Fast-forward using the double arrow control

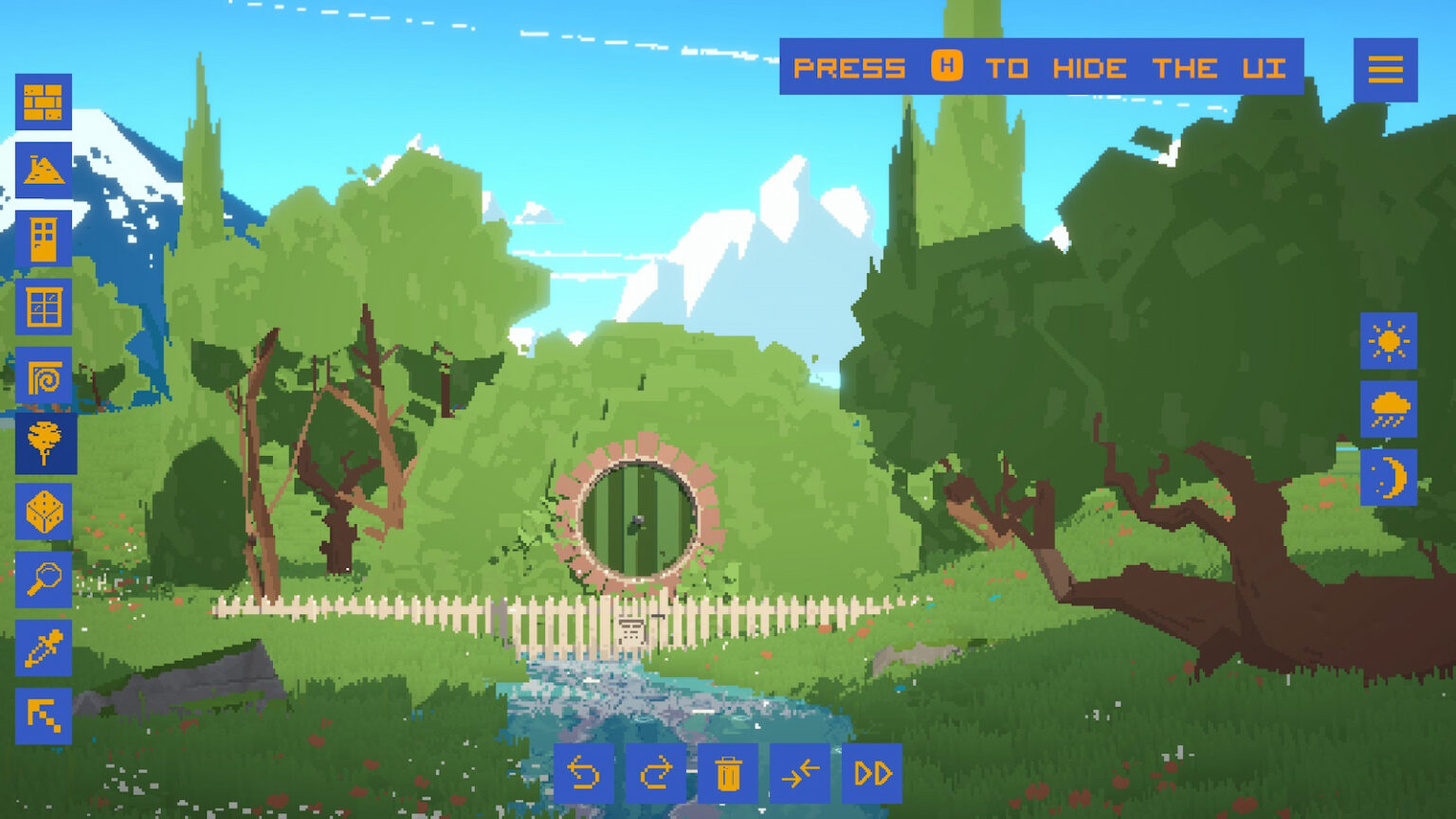[870, 773]
